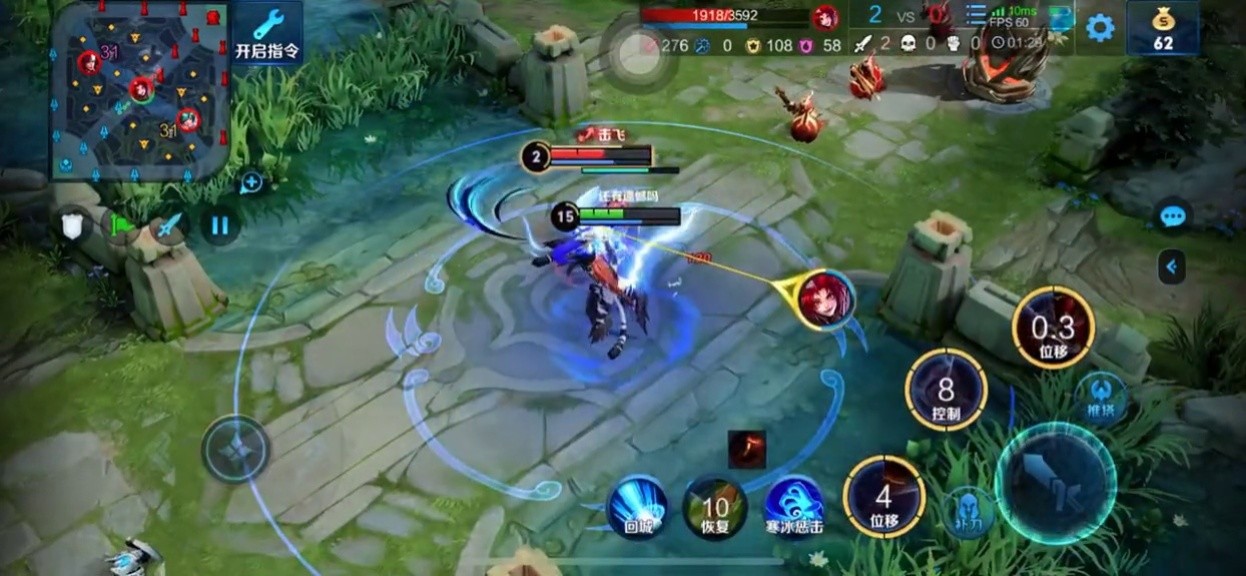The height and width of the screenshot is (576, 1246).
Task: Activate 回城 to recall to base
Action: pos(637,507)
